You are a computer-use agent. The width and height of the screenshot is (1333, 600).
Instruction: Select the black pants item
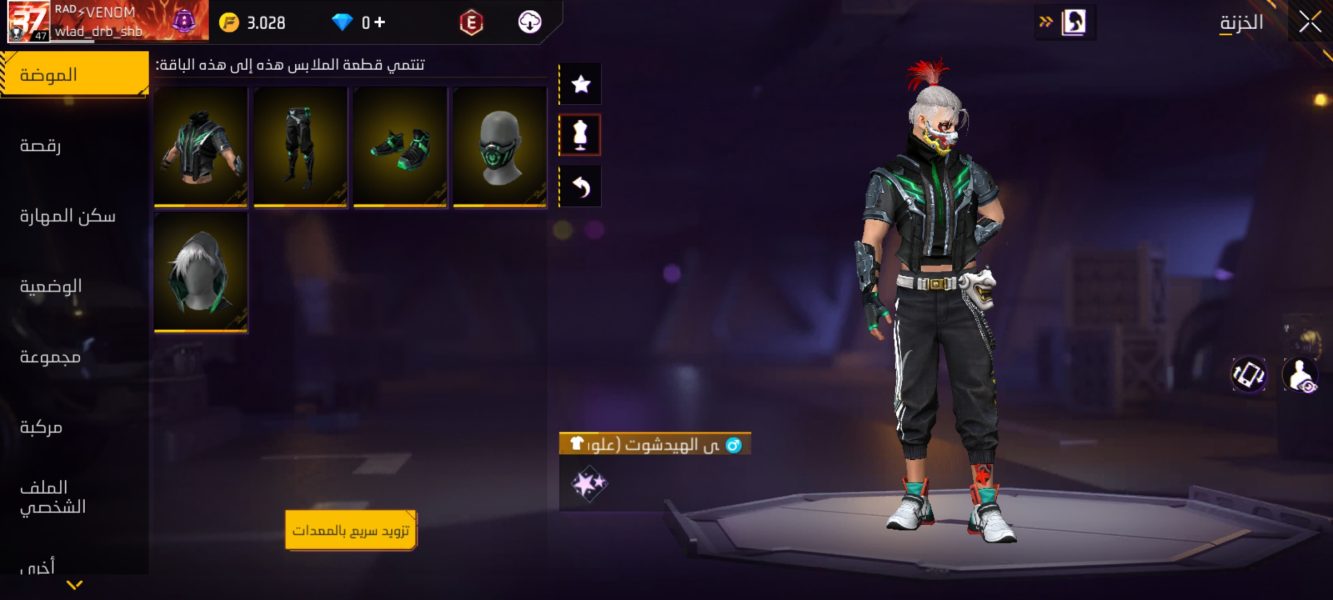tap(300, 146)
